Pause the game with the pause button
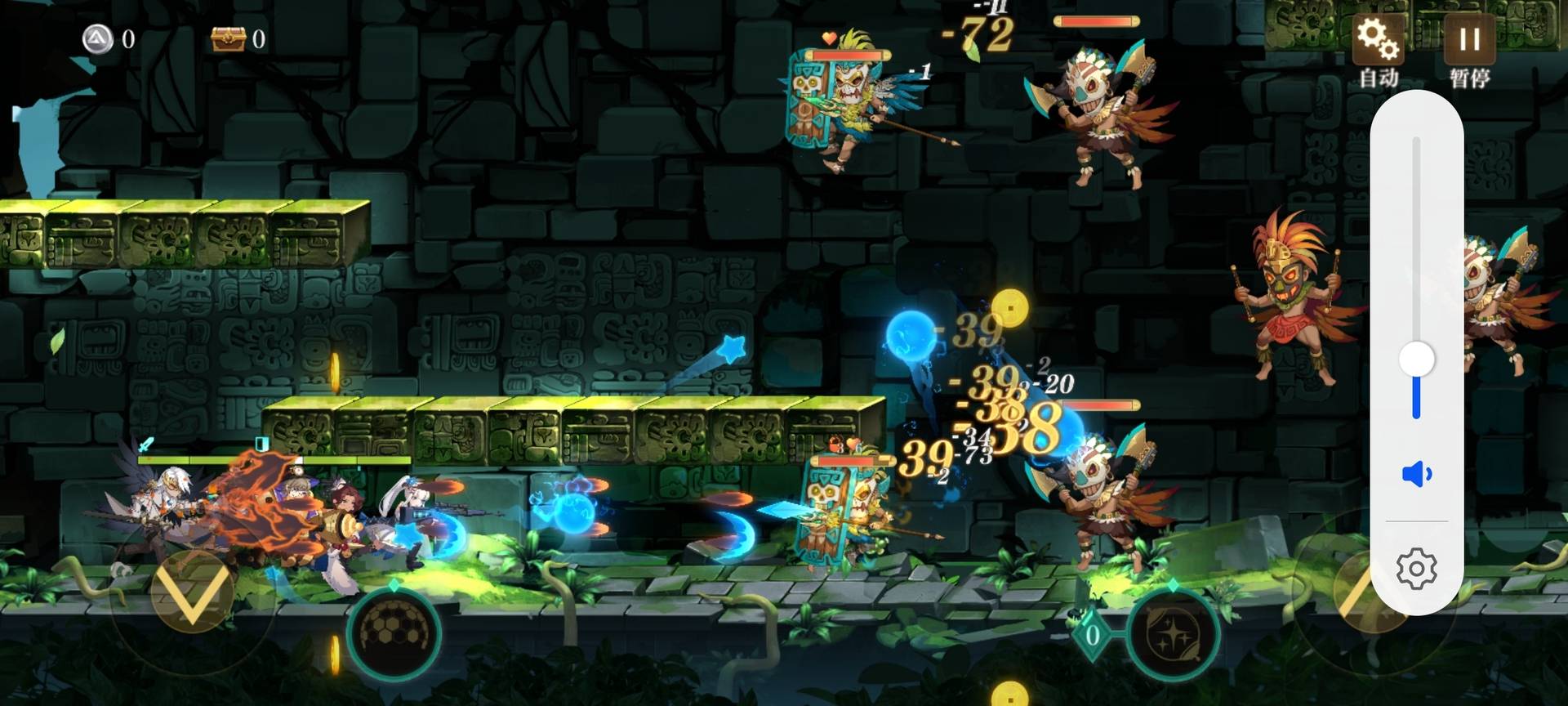Viewport: 1568px width, 706px height. pyautogui.click(x=1469, y=40)
